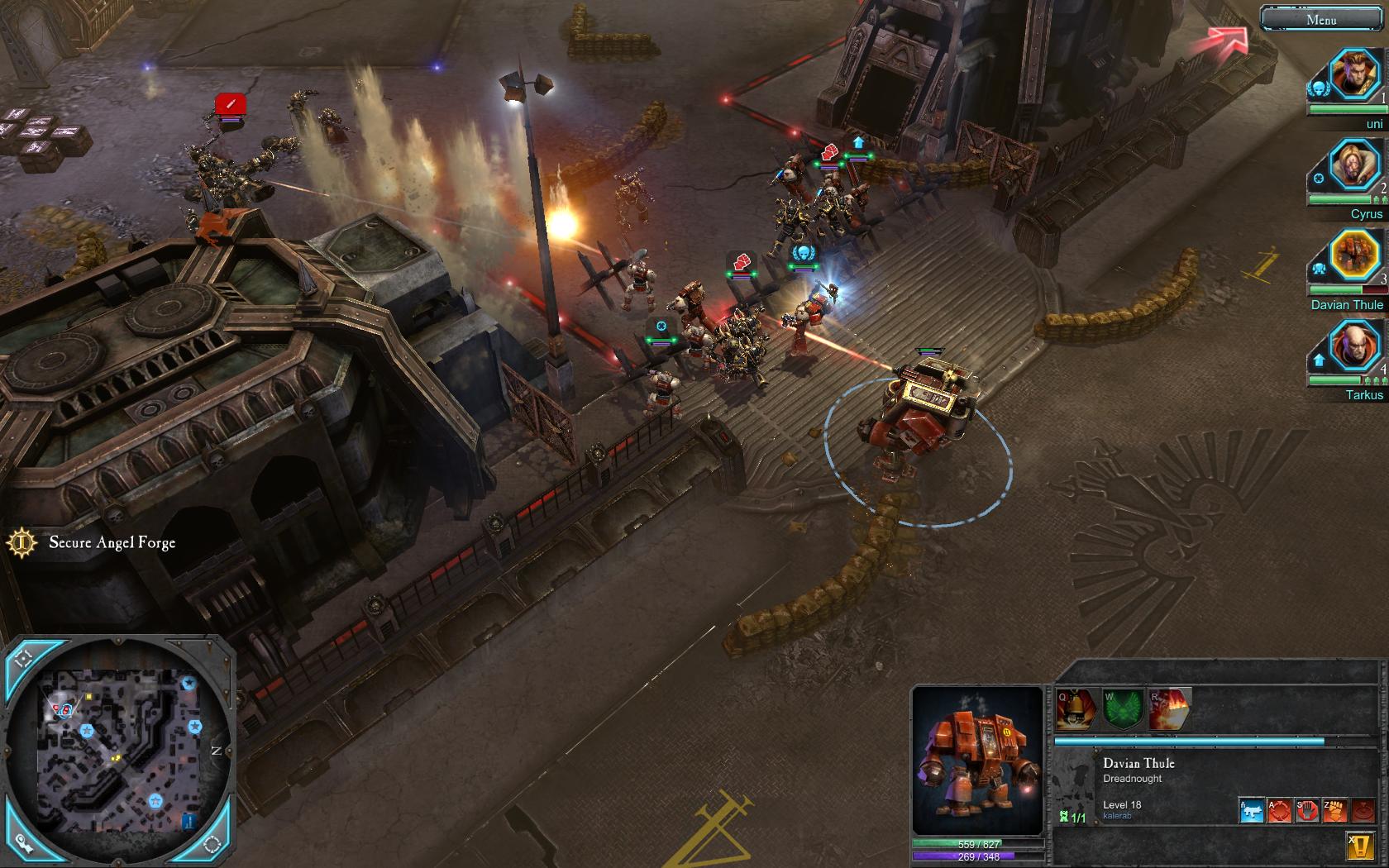Toggle the blue ranged weapon stance
Image resolution: width=1389 pixels, height=868 pixels.
1252,810
